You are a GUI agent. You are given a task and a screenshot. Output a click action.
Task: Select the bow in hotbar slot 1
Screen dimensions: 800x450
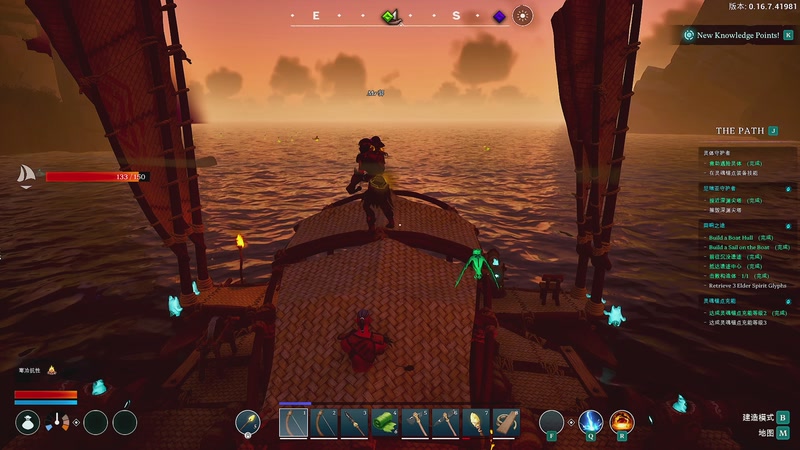click(x=293, y=423)
